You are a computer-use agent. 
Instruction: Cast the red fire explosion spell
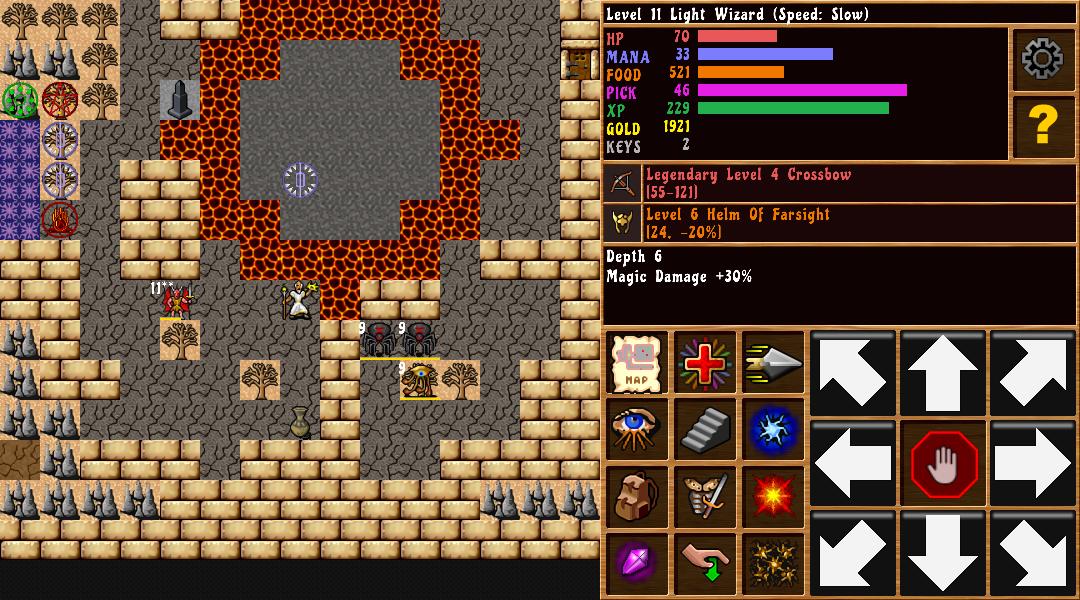[x=773, y=496]
